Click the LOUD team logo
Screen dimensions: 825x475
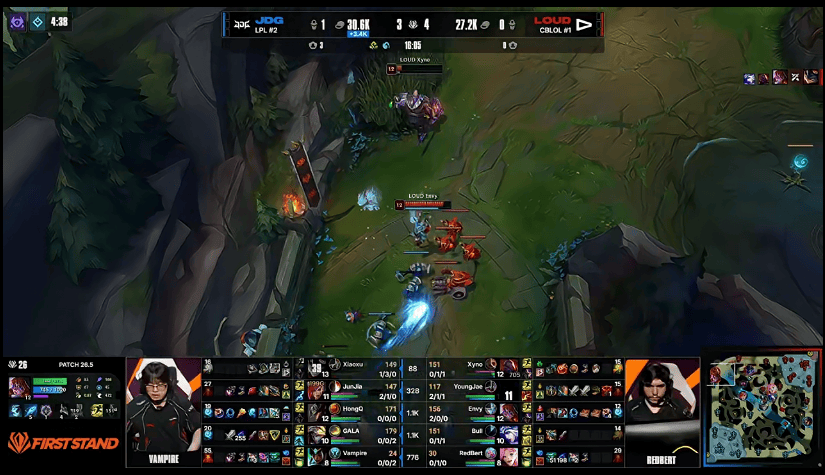point(584,24)
